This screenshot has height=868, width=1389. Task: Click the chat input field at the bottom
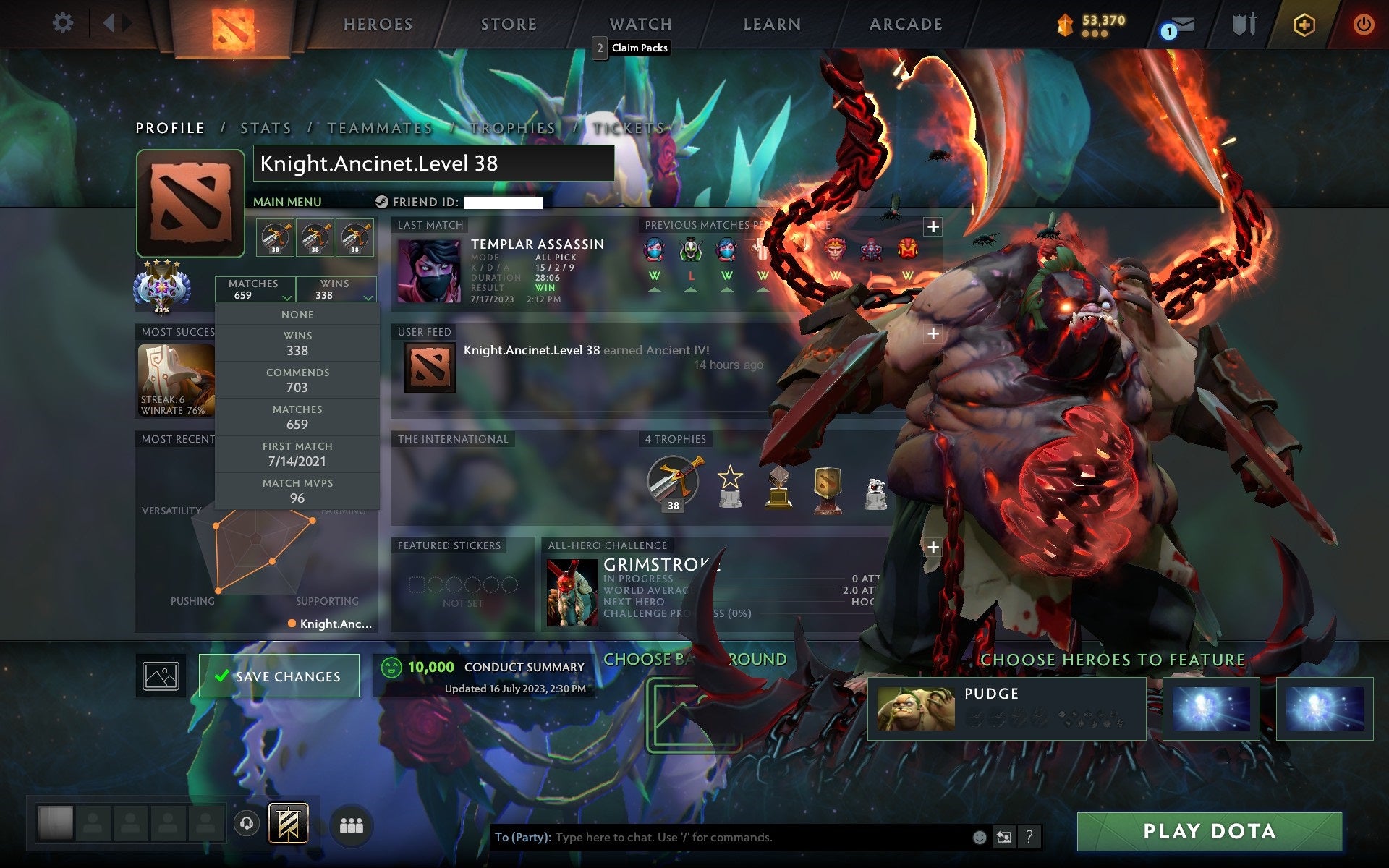723,838
